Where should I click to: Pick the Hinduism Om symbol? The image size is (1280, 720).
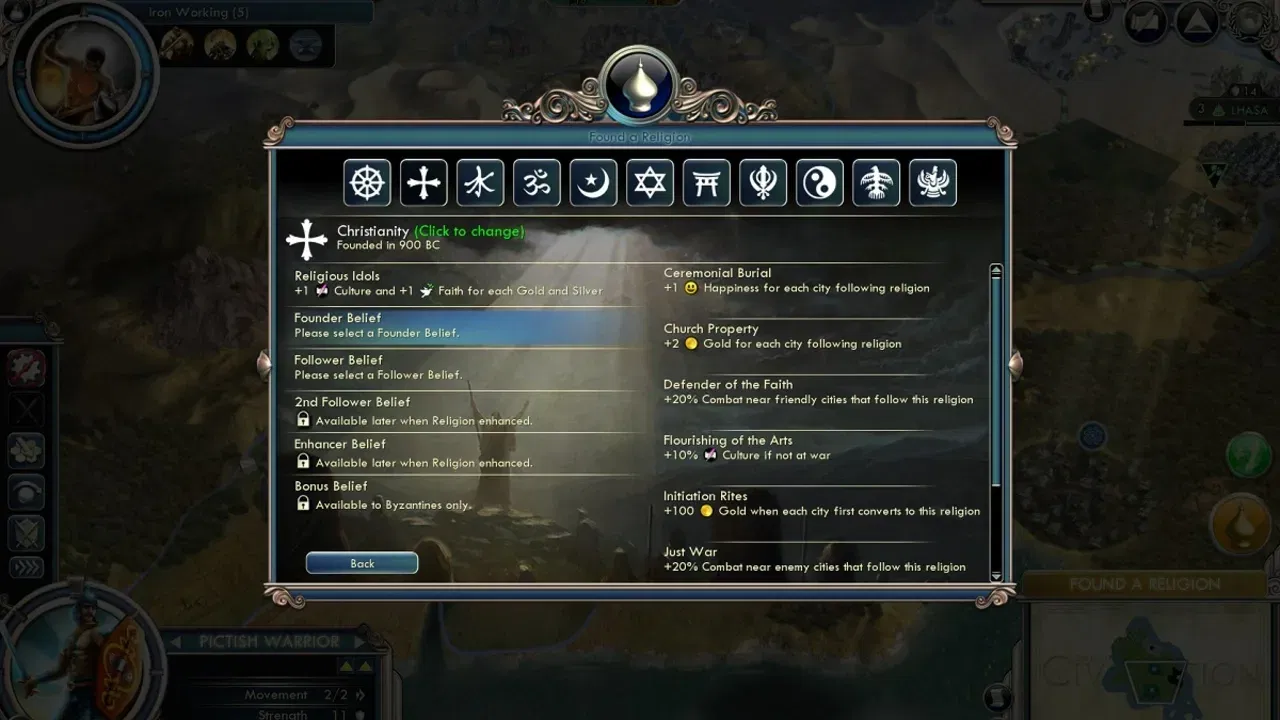[x=537, y=183]
